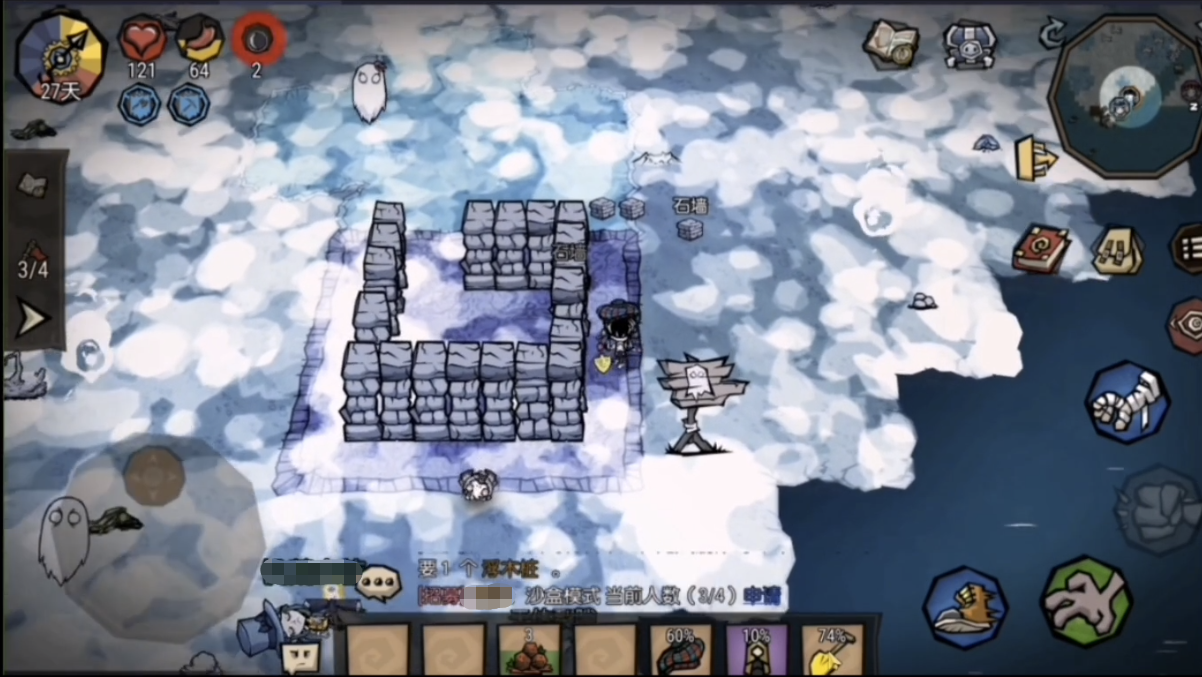This screenshot has width=1202, height=677.
Task: Open the red spiral book
Action: point(1040,248)
